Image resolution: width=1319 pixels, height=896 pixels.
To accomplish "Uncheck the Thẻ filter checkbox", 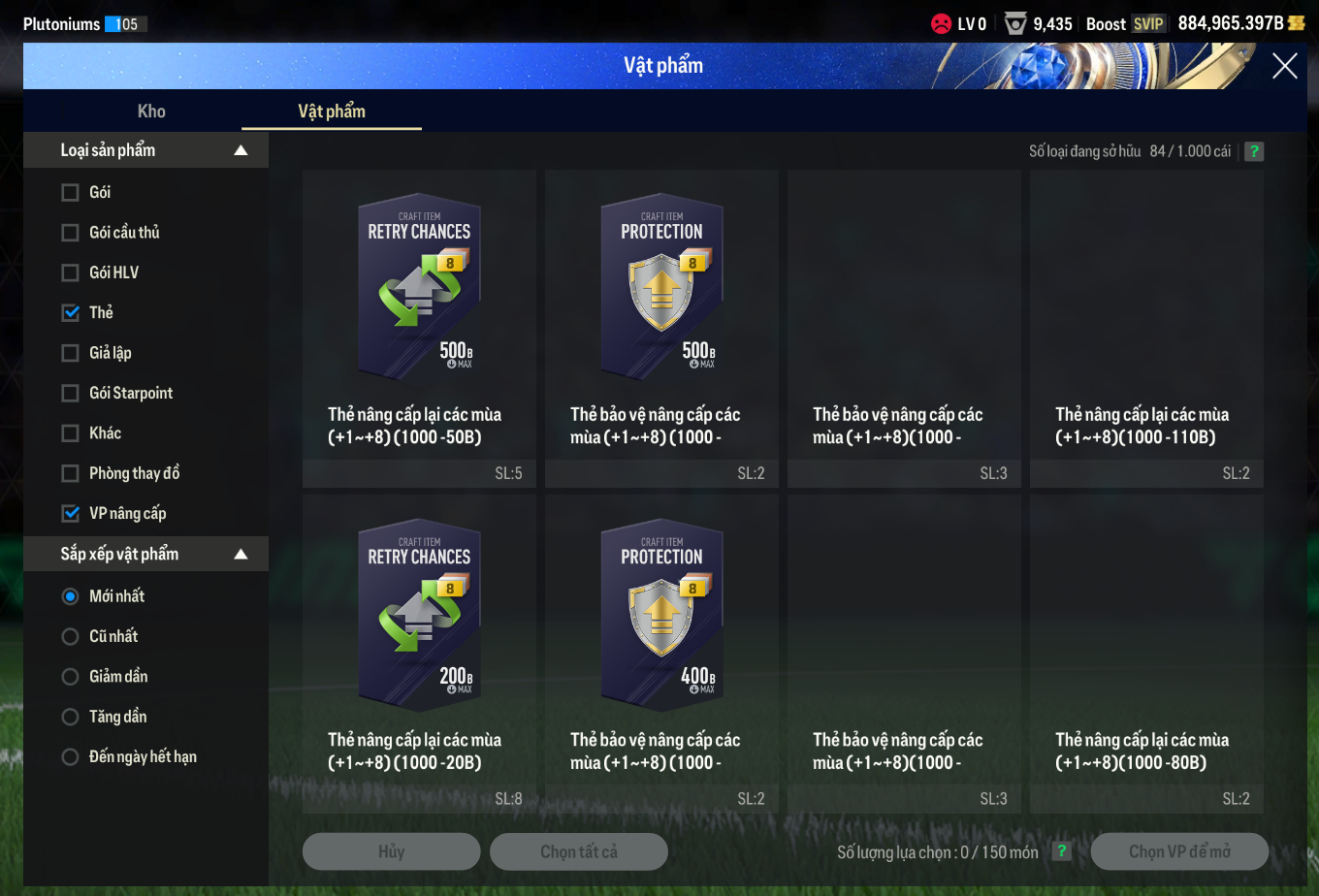I will pos(71,312).
